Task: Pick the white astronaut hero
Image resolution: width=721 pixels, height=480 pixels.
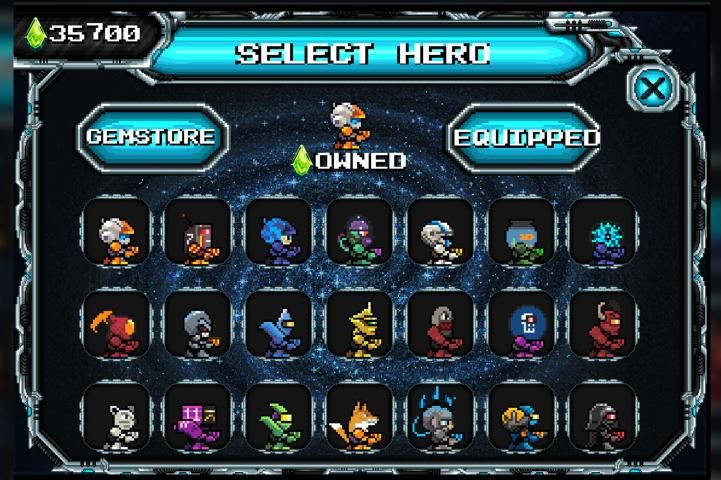Action: (440, 234)
